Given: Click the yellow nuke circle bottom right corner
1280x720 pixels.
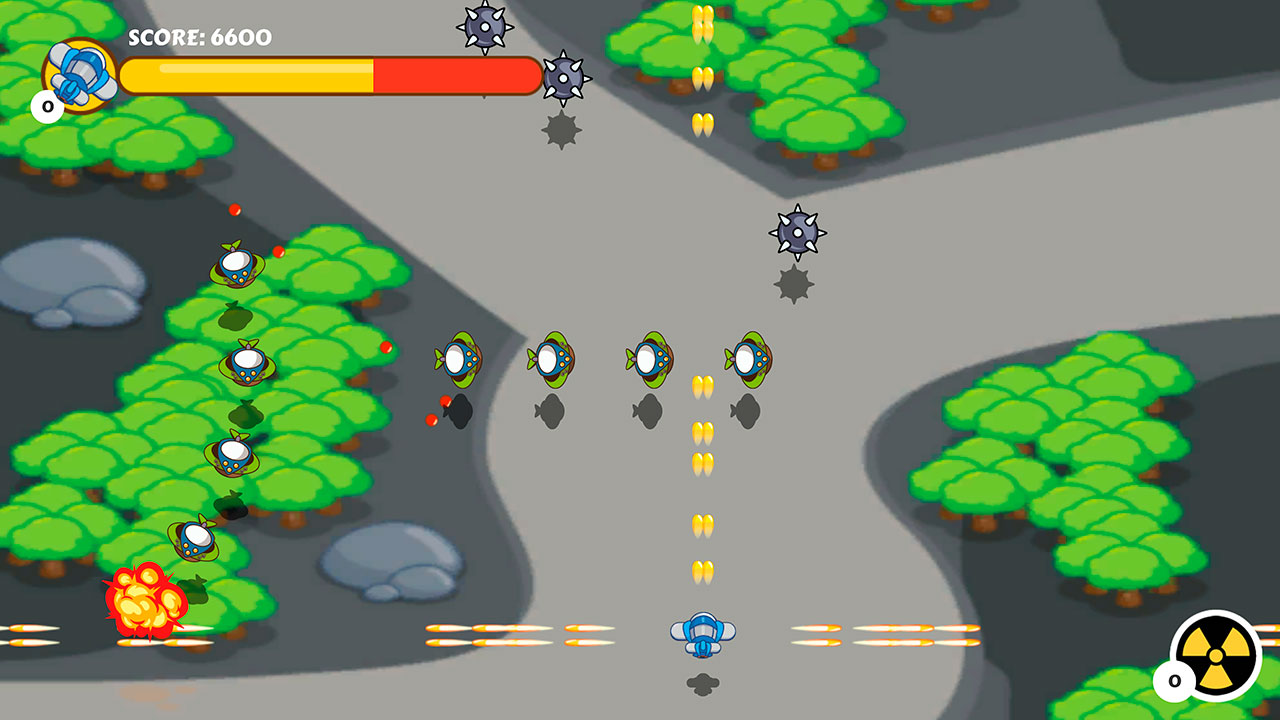Looking at the screenshot, I should click(1213, 653).
